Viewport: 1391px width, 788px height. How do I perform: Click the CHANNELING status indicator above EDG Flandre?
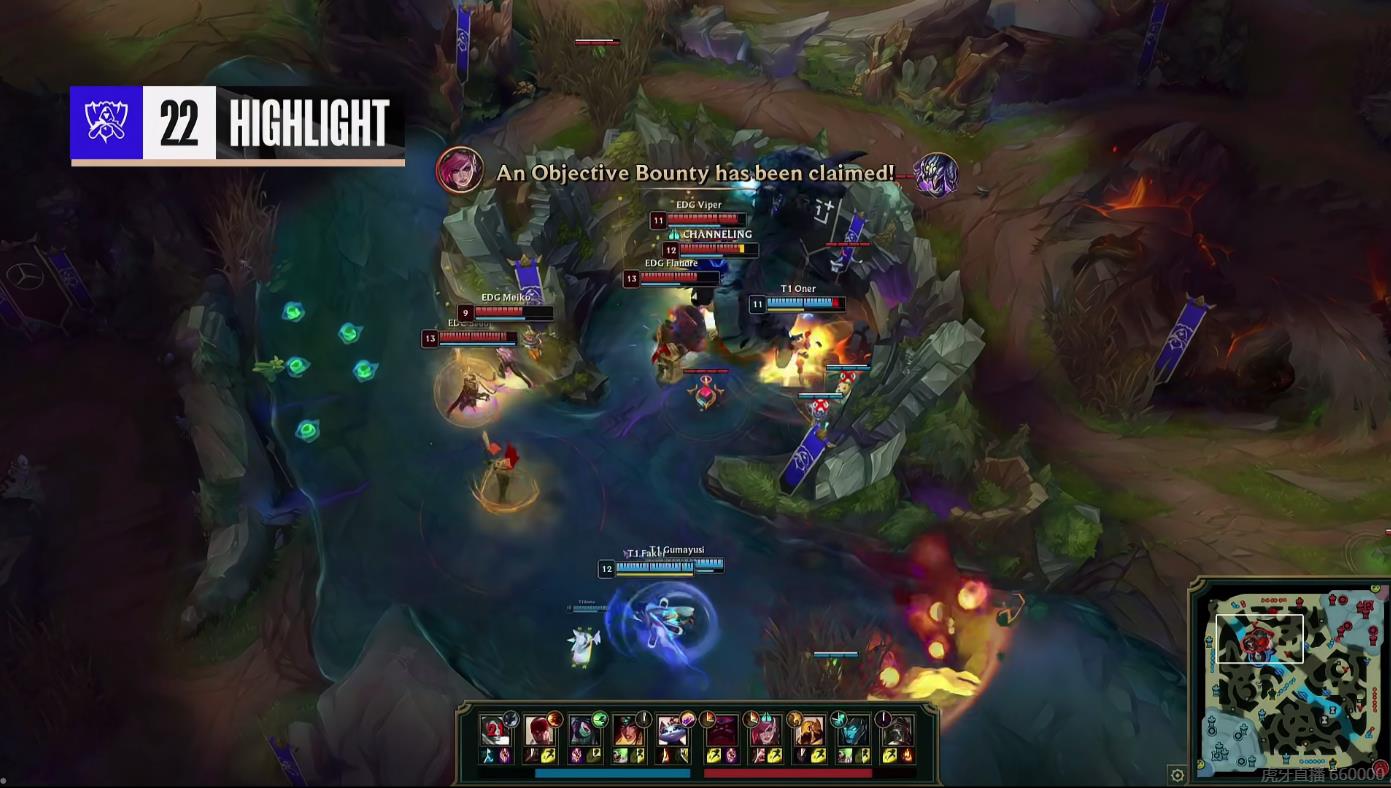pyautogui.click(x=715, y=234)
